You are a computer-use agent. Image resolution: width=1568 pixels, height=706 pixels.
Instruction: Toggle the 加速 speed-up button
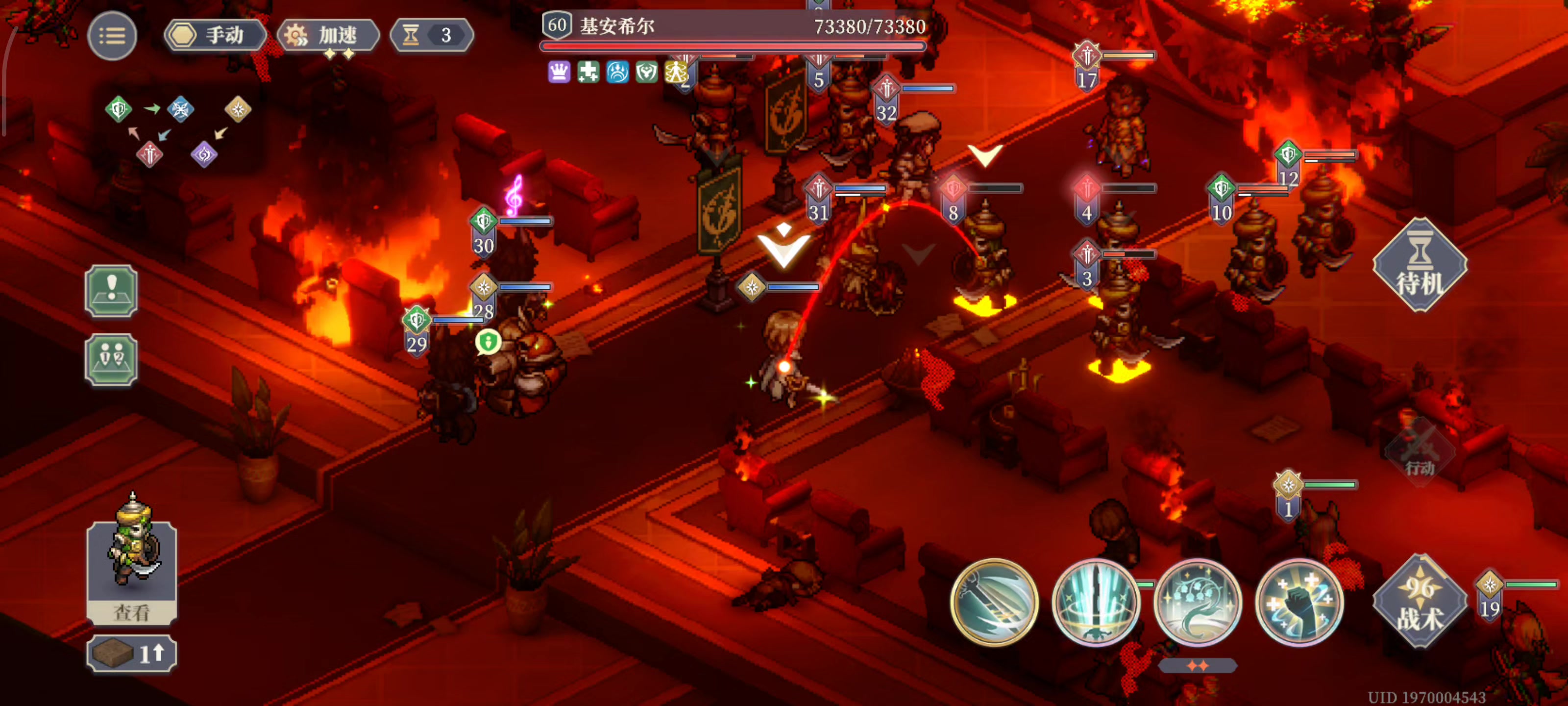[328, 35]
